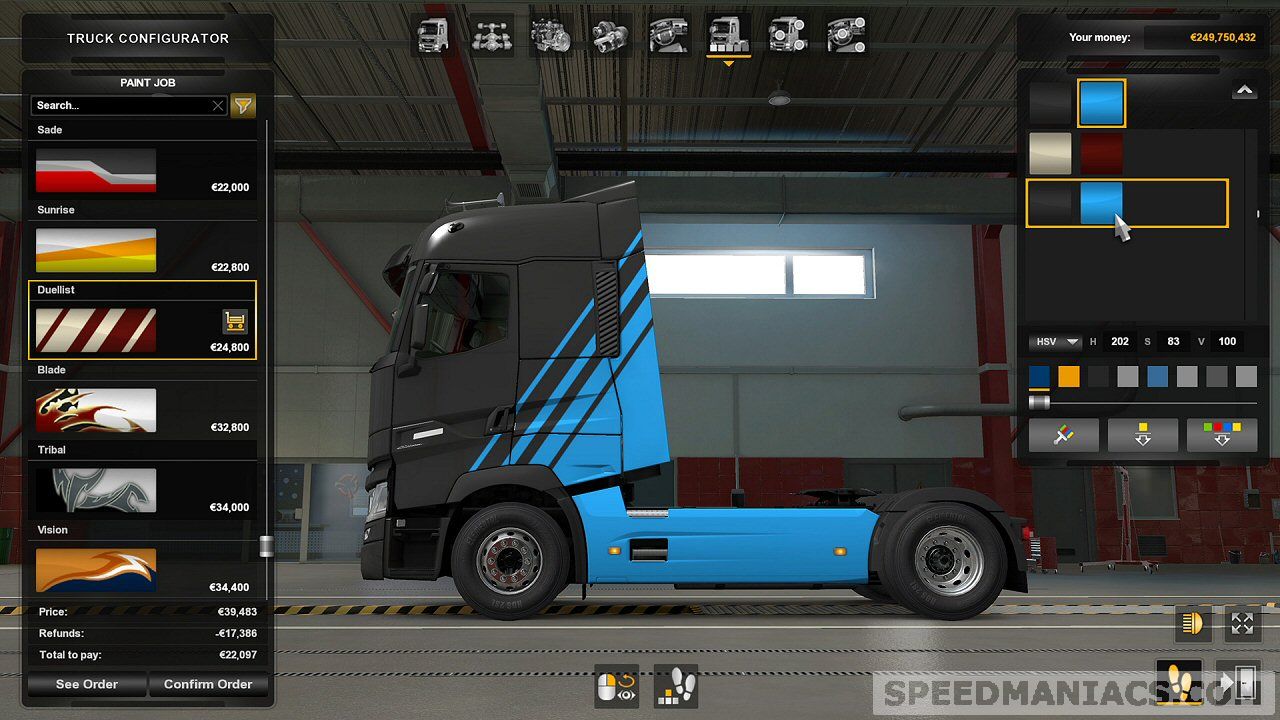The height and width of the screenshot is (720, 1280).
Task: Collapse the color panel with up arrow
Action: (x=1244, y=91)
